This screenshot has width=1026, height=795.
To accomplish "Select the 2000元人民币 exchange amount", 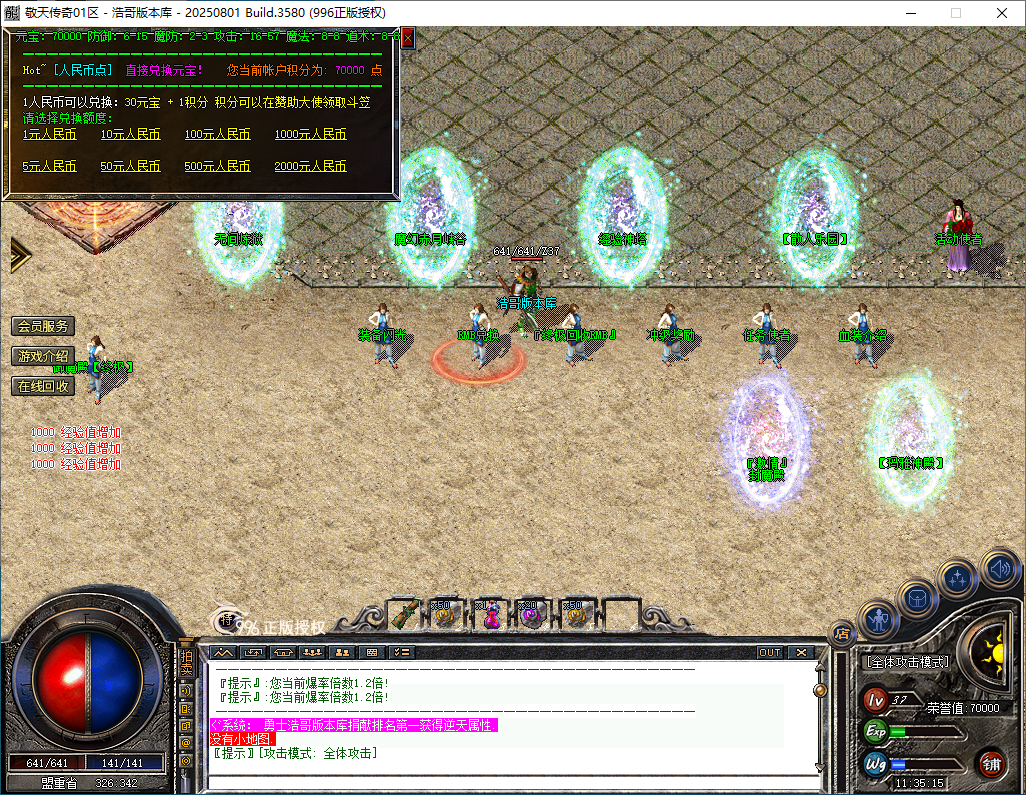I will pos(310,166).
